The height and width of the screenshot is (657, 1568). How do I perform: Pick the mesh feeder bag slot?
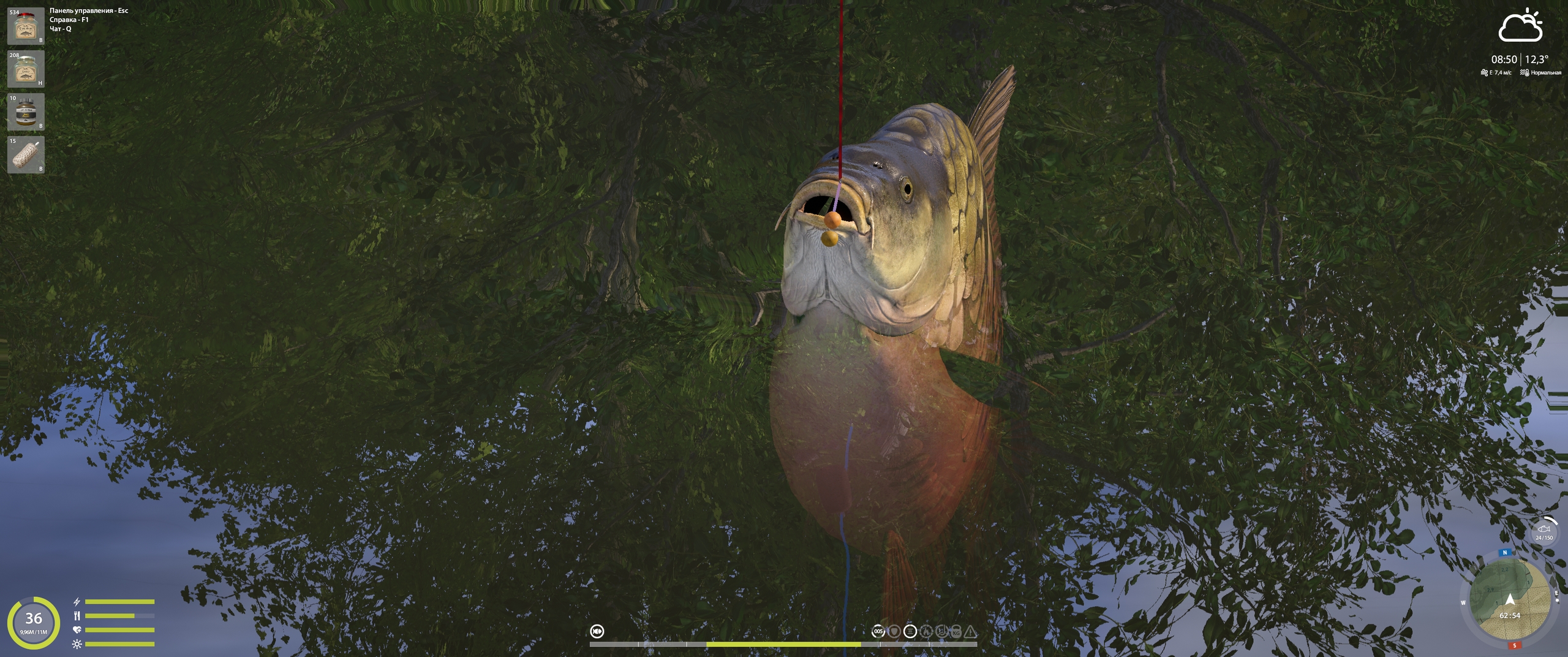pos(26,155)
